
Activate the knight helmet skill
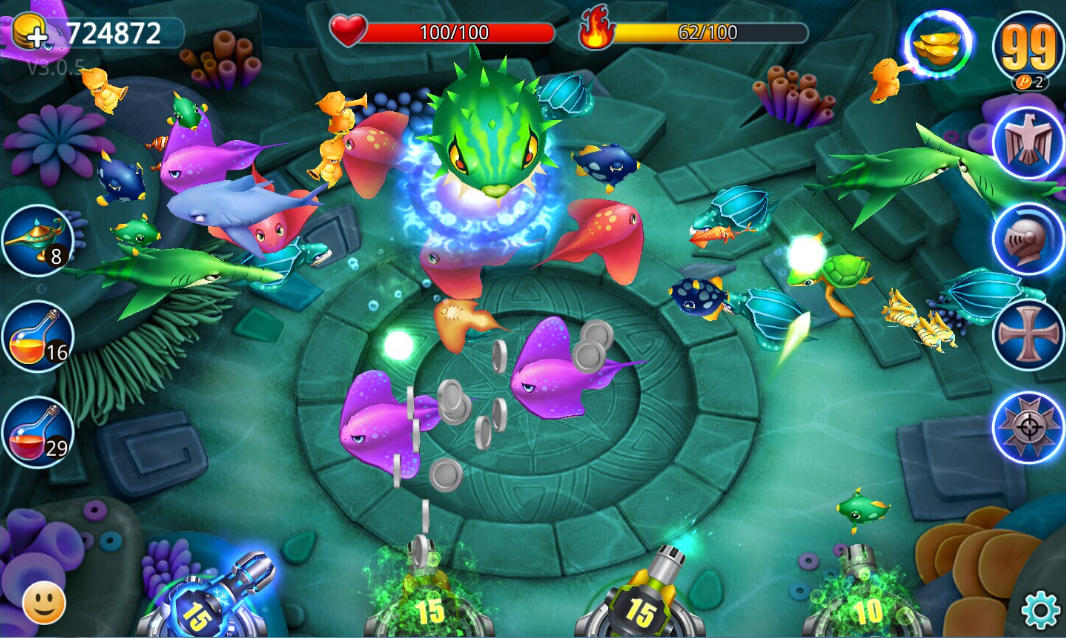1028,239
